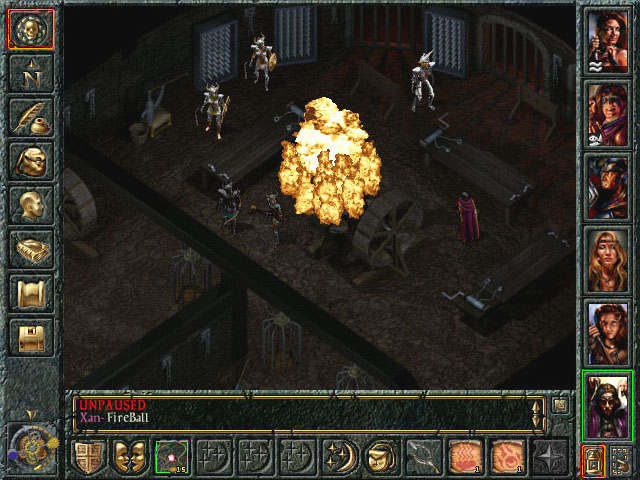Activate the shield guard action
Screen dimensions: 640x480
click(x=88, y=458)
